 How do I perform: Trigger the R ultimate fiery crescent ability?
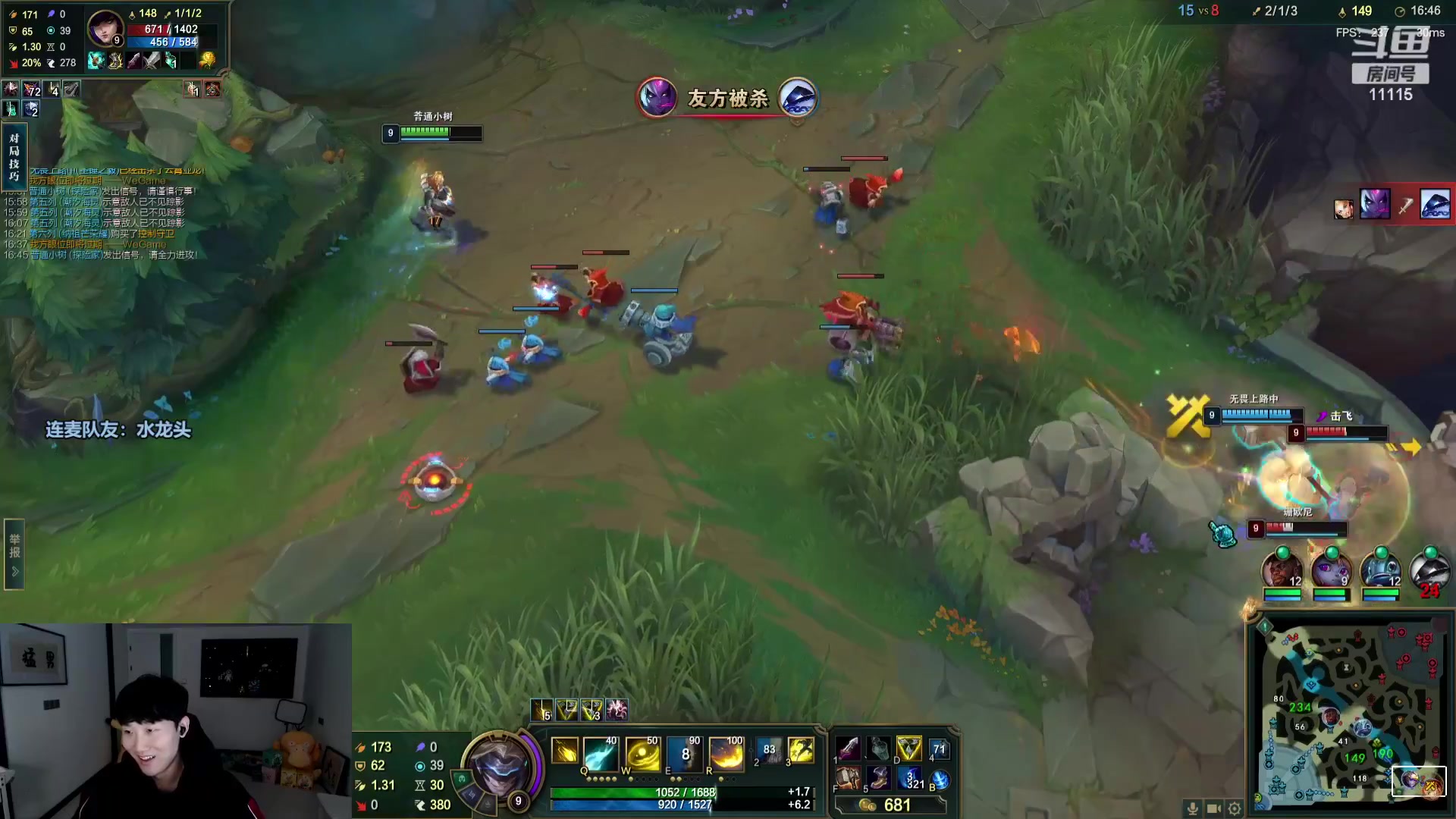(726, 753)
